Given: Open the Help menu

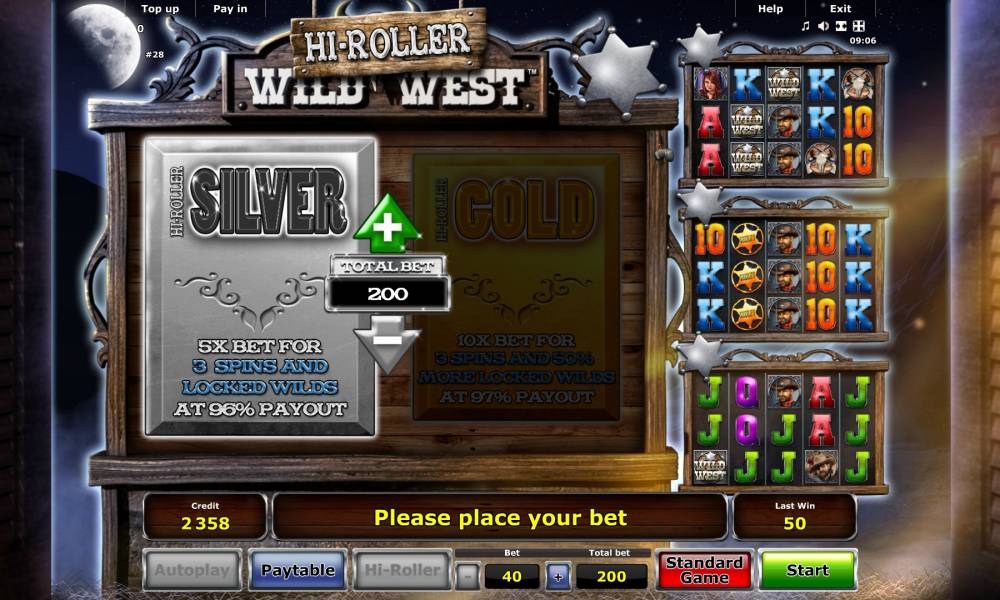Looking at the screenshot, I should pos(770,9).
